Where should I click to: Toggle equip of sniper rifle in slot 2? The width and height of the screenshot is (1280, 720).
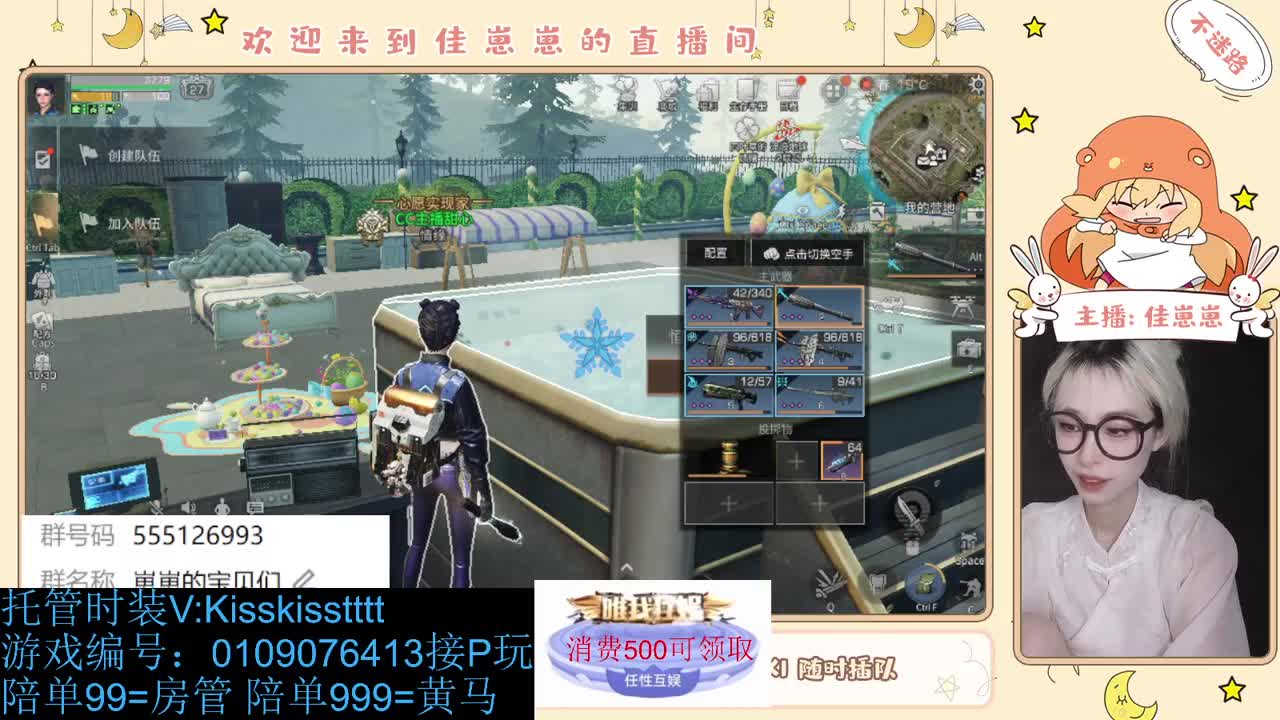pos(821,306)
